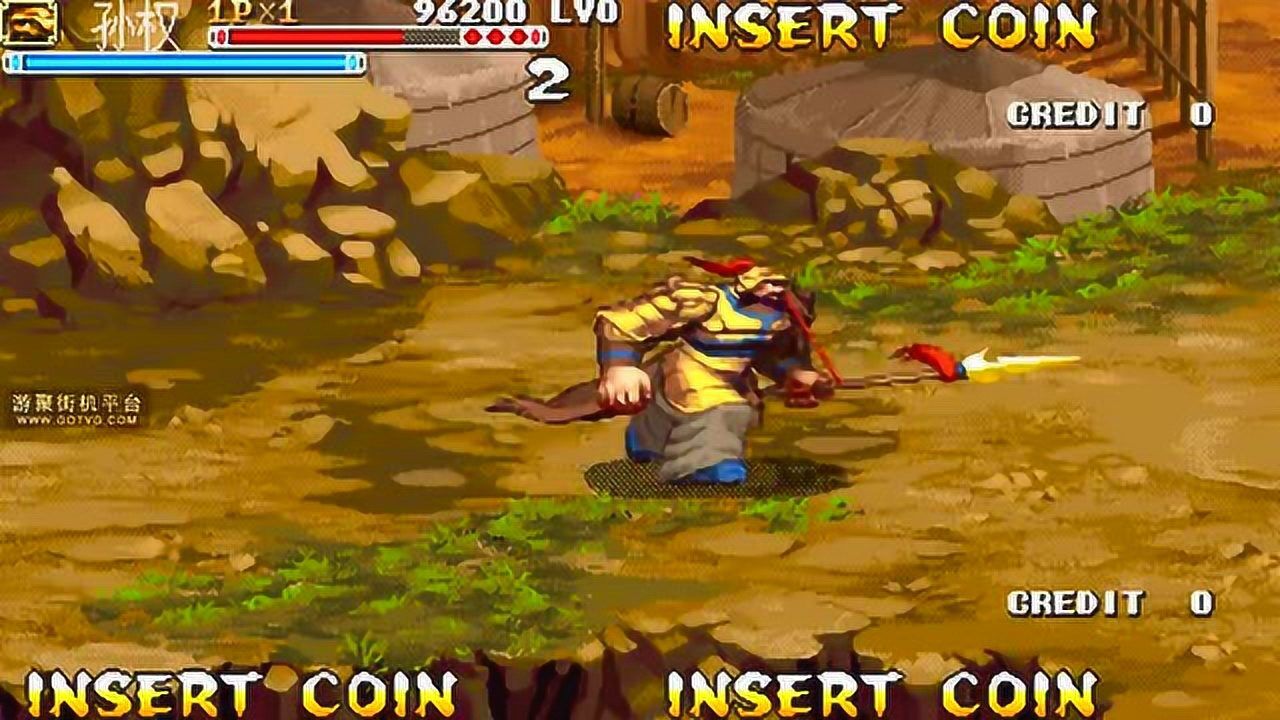
Task: Click the rightmost red diamond gem
Action: pyautogui.click(x=535, y=36)
